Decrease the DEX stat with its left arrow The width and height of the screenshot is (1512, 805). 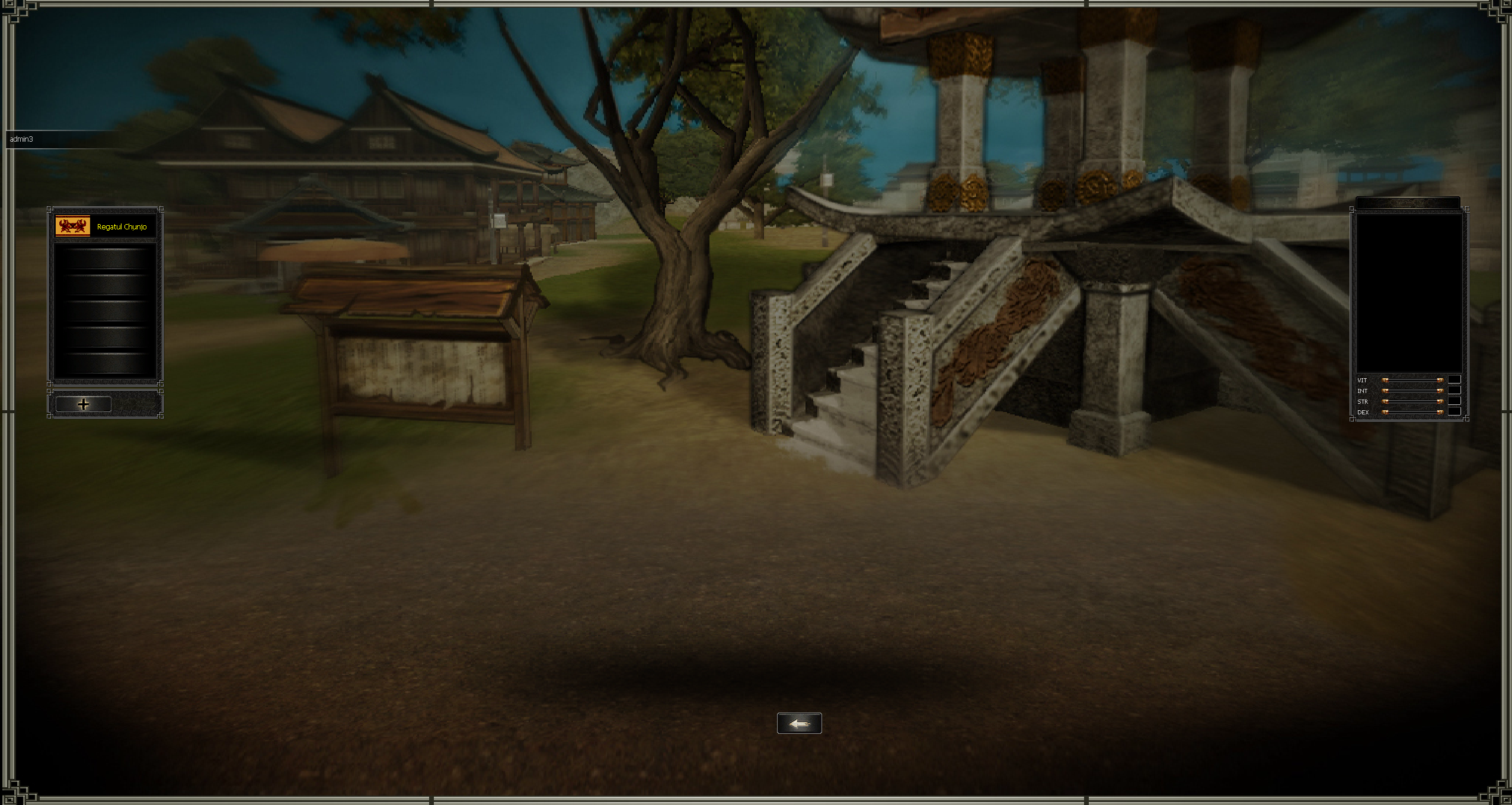tap(1385, 413)
